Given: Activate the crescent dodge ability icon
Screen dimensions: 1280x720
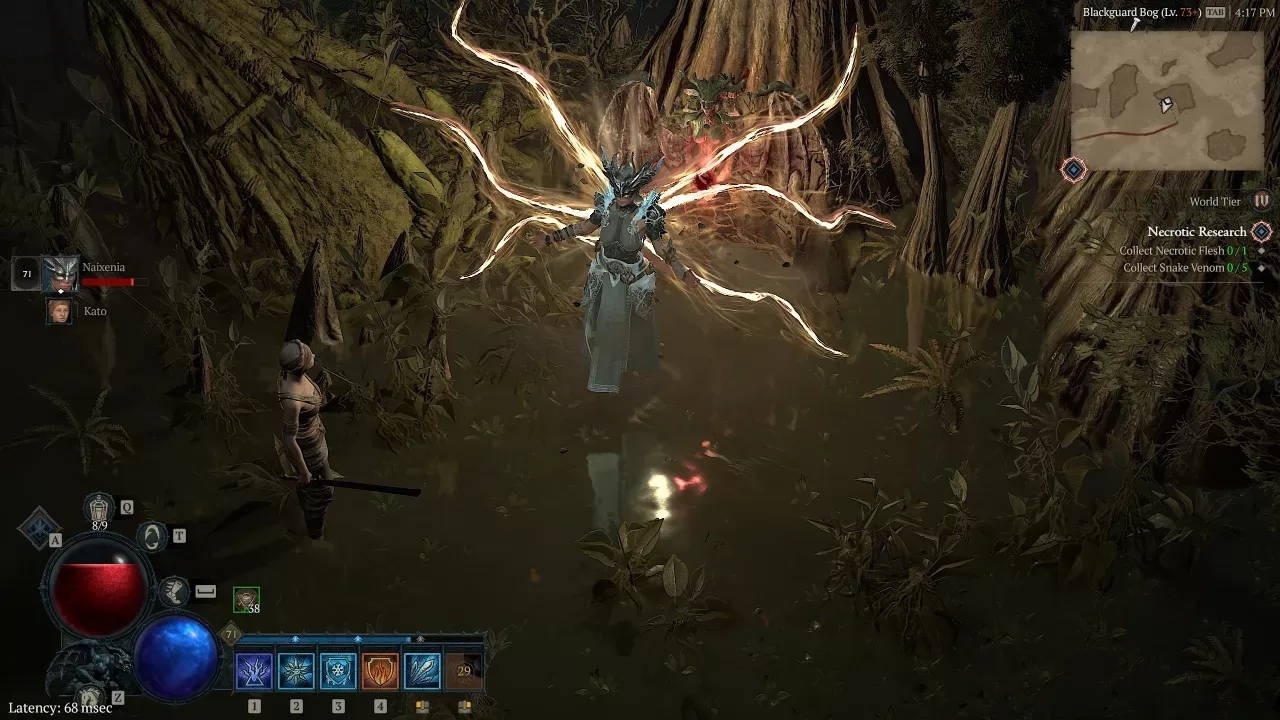Looking at the screenshot, I should 152,537.
